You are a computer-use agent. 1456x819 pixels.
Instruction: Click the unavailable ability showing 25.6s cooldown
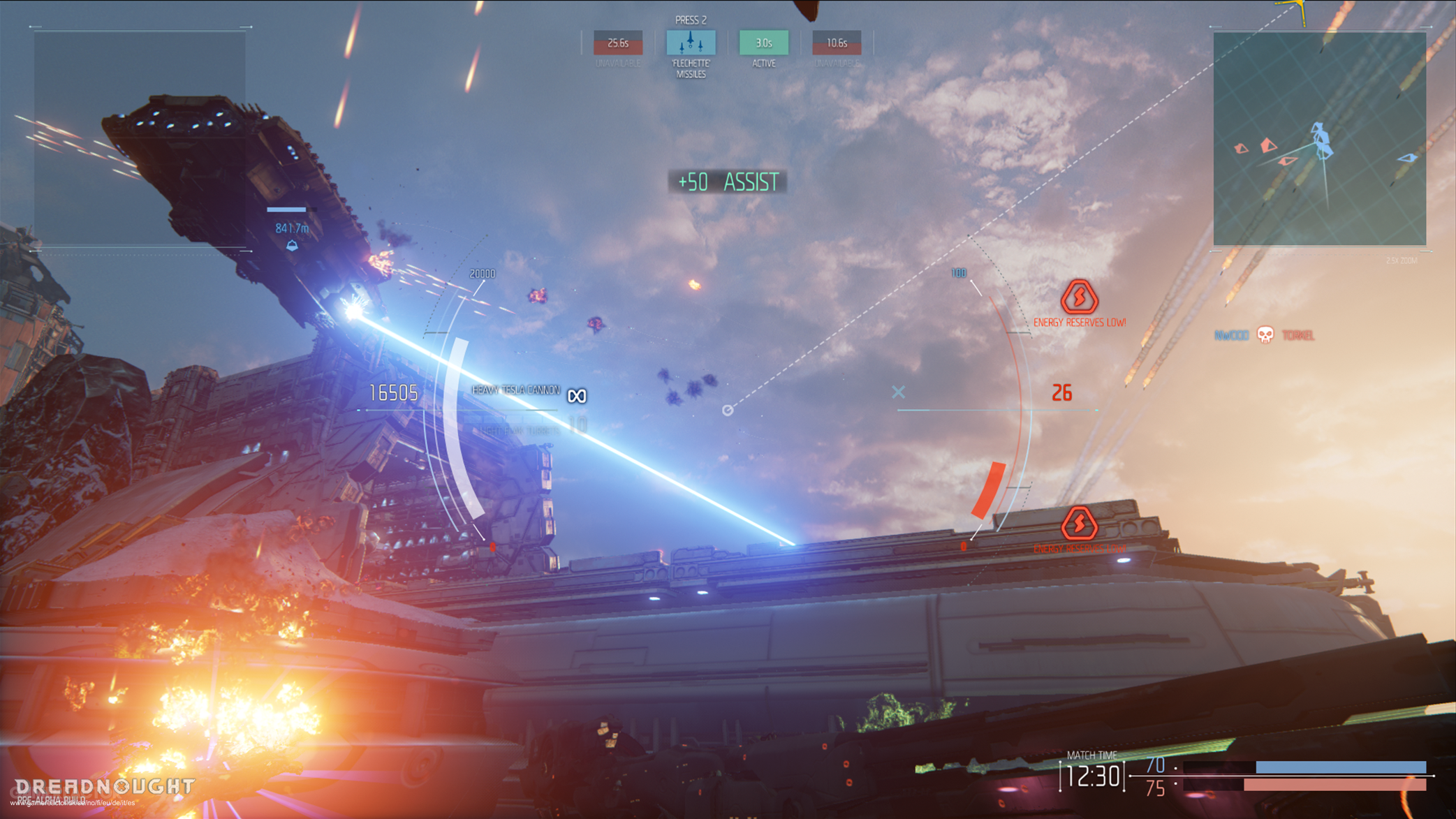click(617, 43)
